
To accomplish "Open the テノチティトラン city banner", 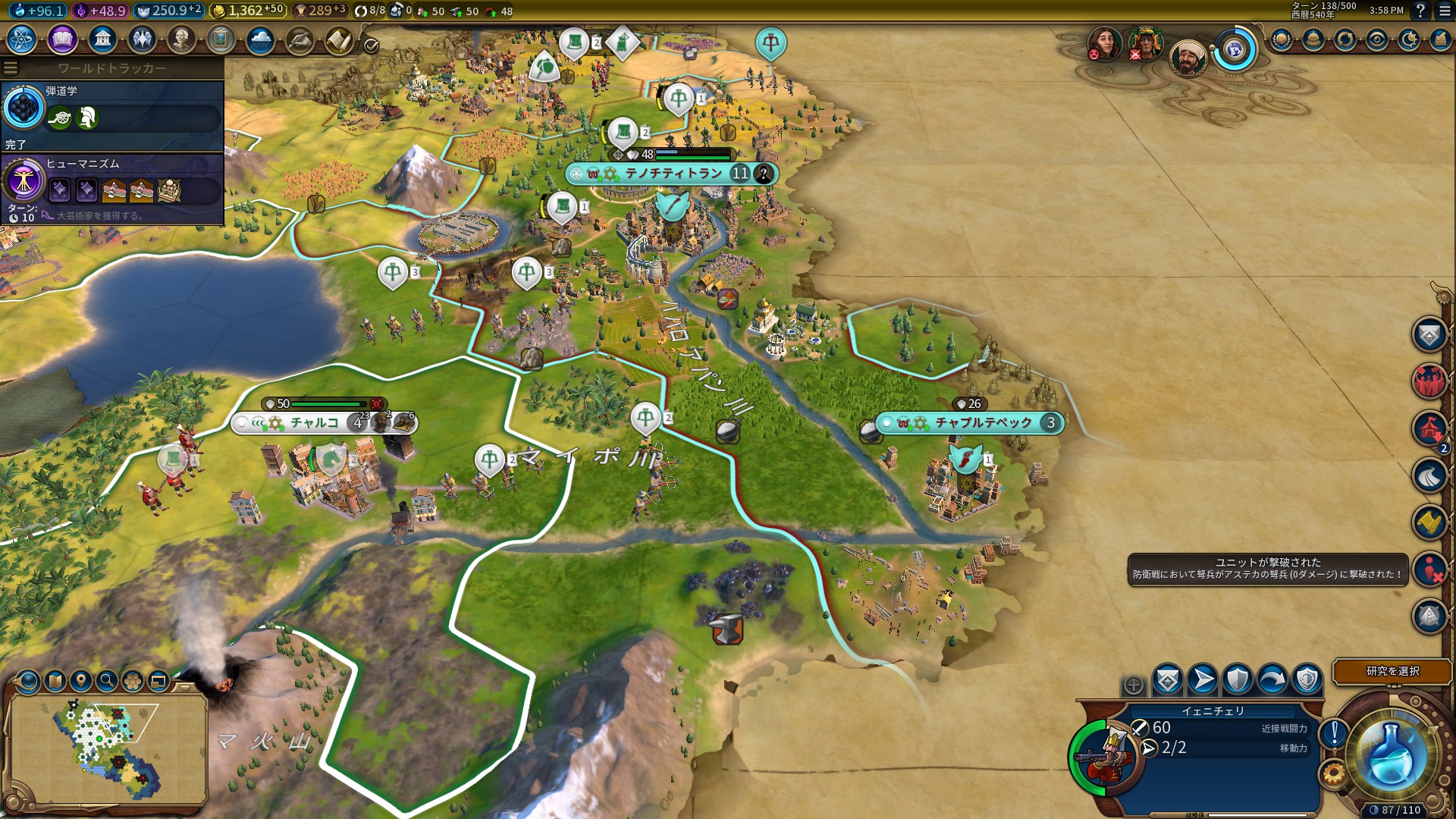I will click(672, 174).
